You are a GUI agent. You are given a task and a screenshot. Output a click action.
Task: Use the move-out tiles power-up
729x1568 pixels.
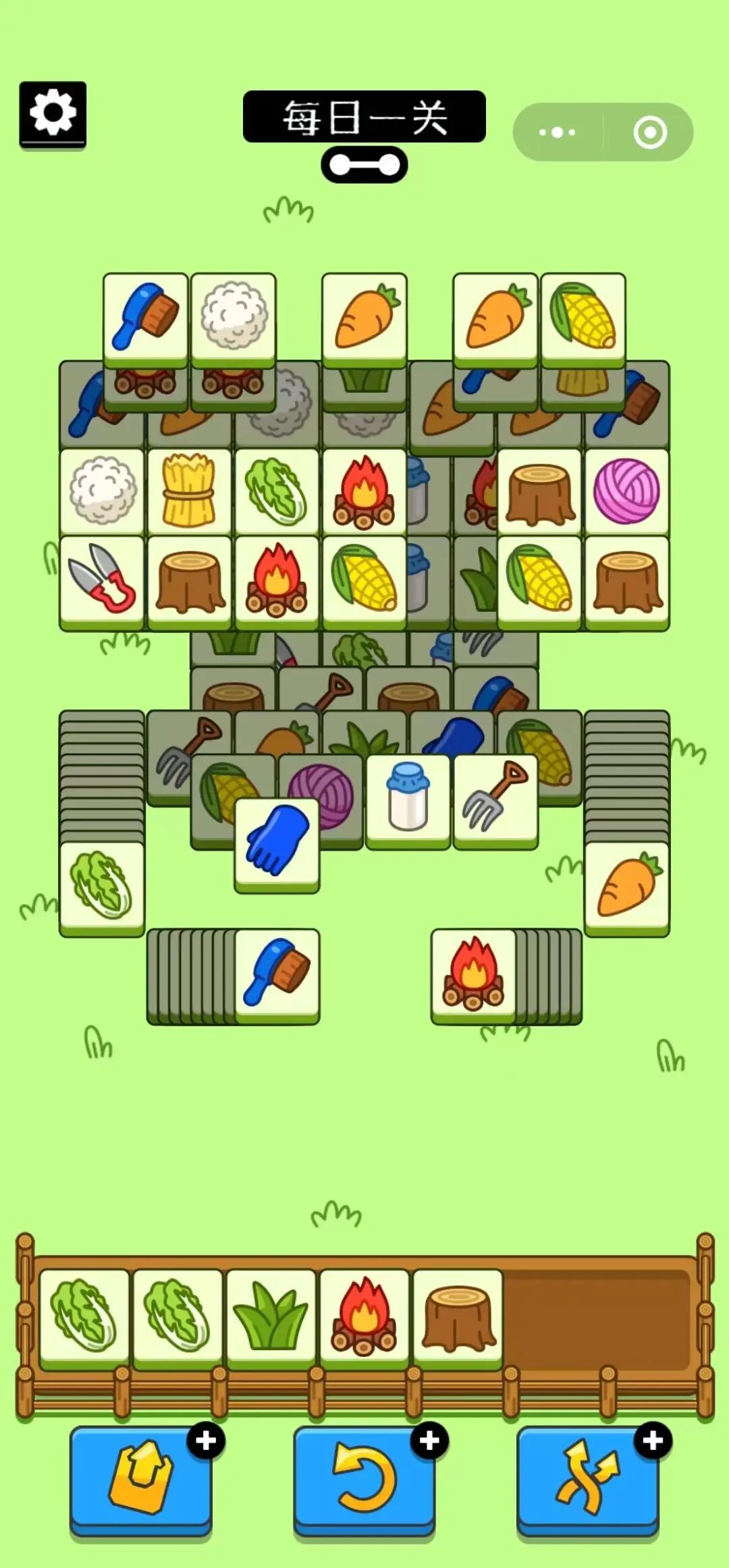point(140,1477)
